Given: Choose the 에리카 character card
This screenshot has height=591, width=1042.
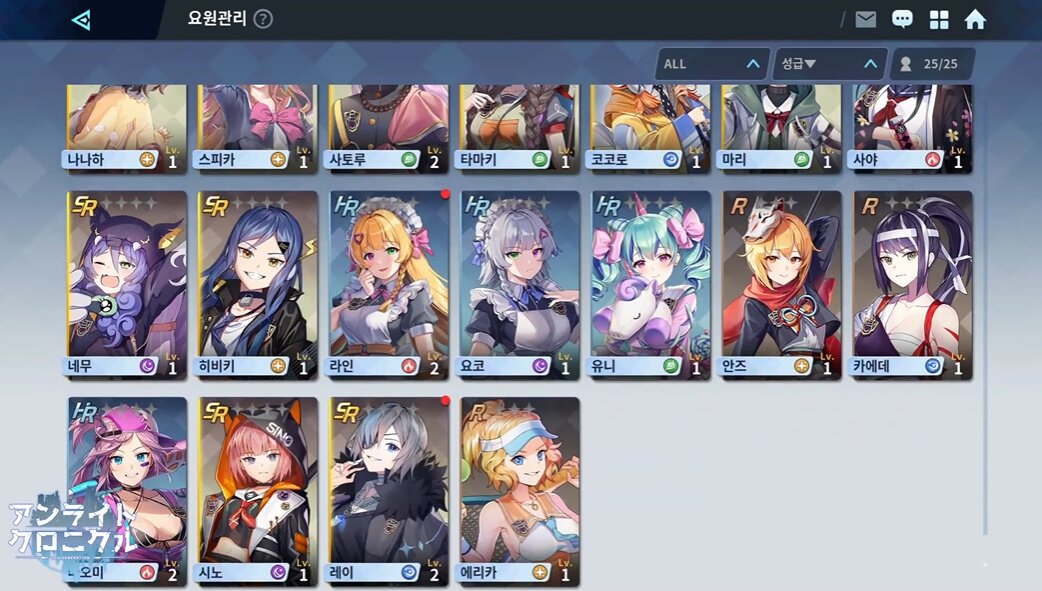Looking at the screenshot, I should 520,488.
